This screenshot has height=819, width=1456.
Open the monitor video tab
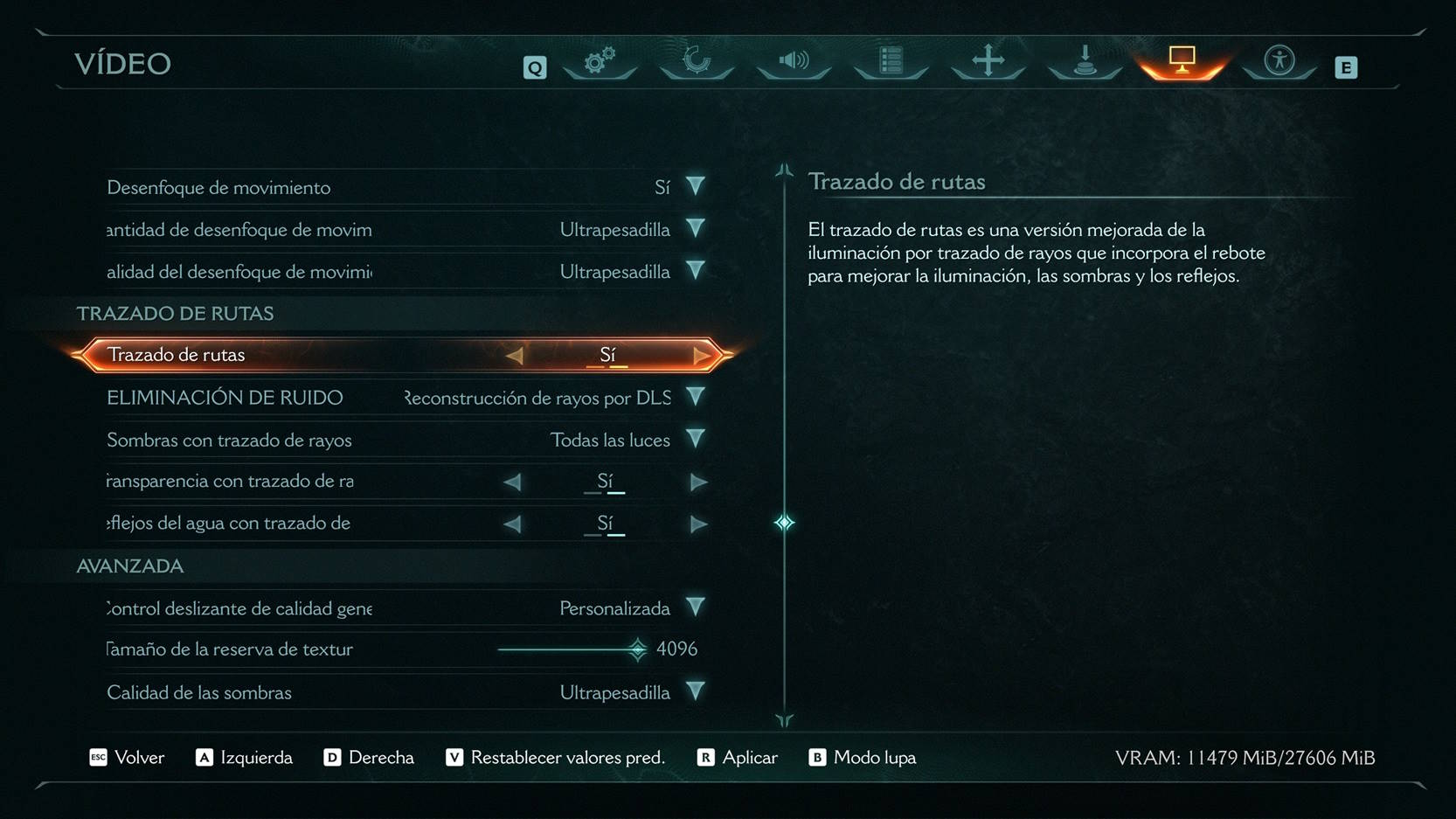(x=1182, y=61)
